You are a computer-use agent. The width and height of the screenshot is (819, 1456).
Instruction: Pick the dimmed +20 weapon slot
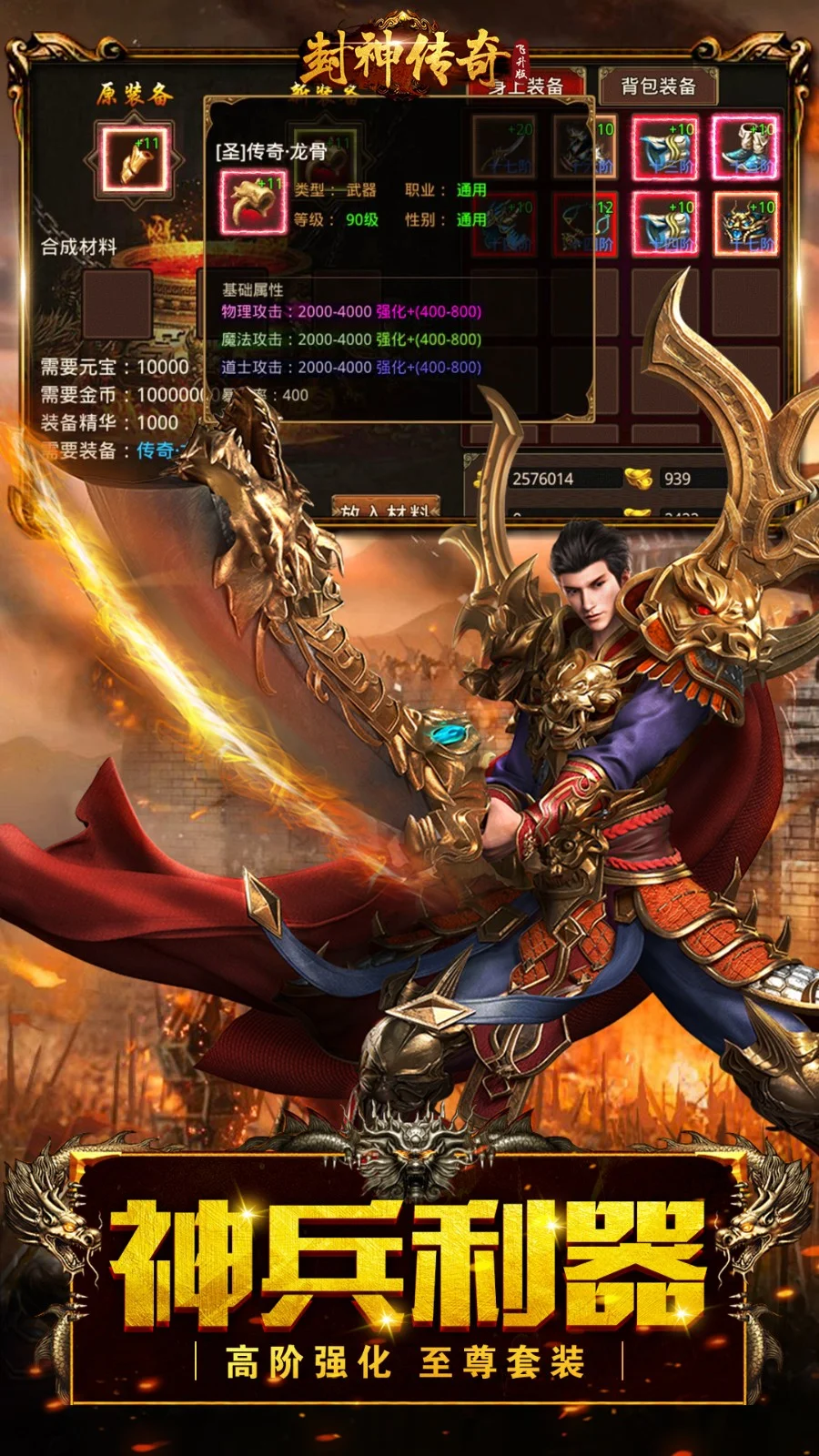pos(503,147)
